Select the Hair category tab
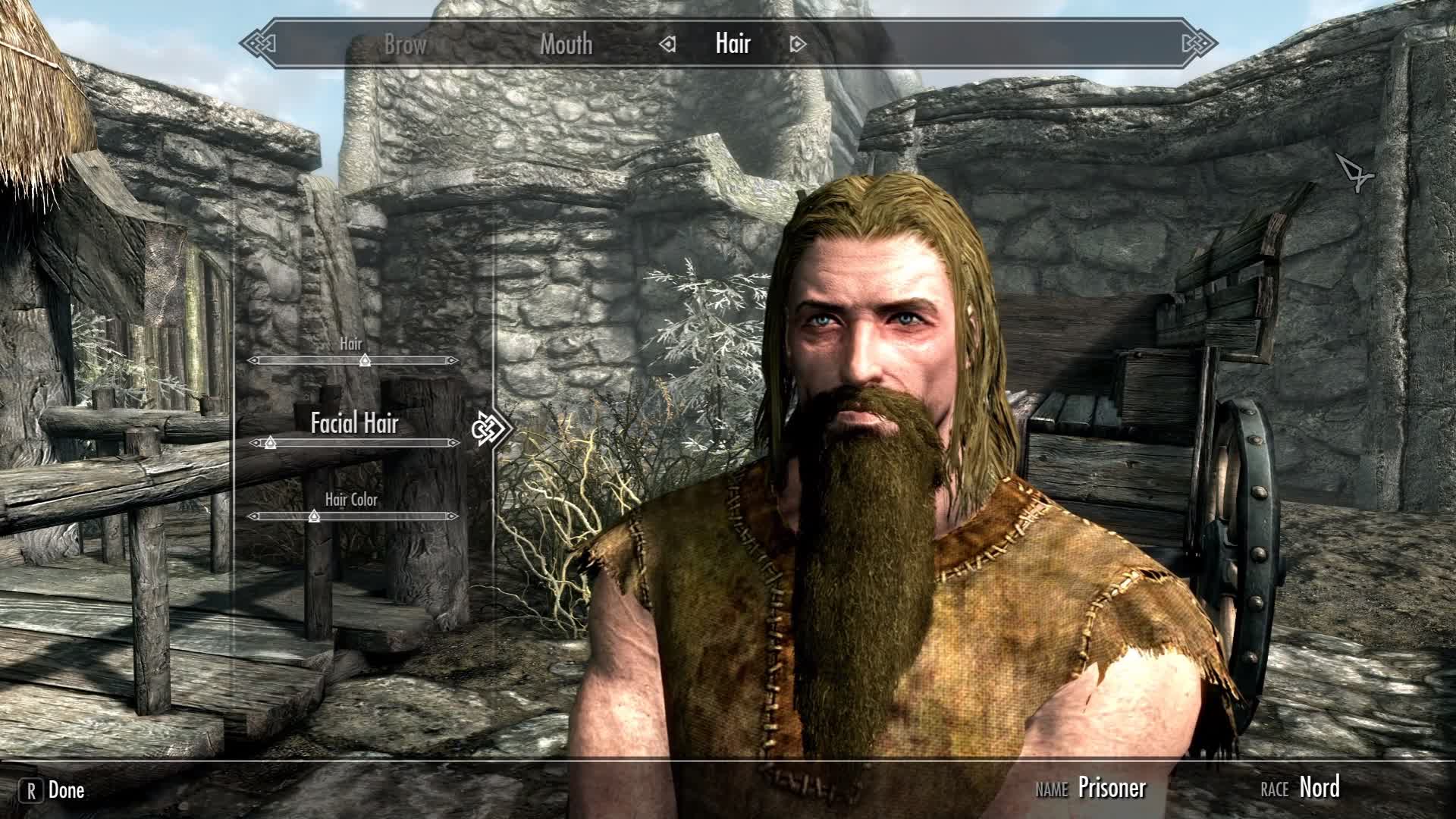The width and height of the screenshot is (1456, 819). coord(733,44)
